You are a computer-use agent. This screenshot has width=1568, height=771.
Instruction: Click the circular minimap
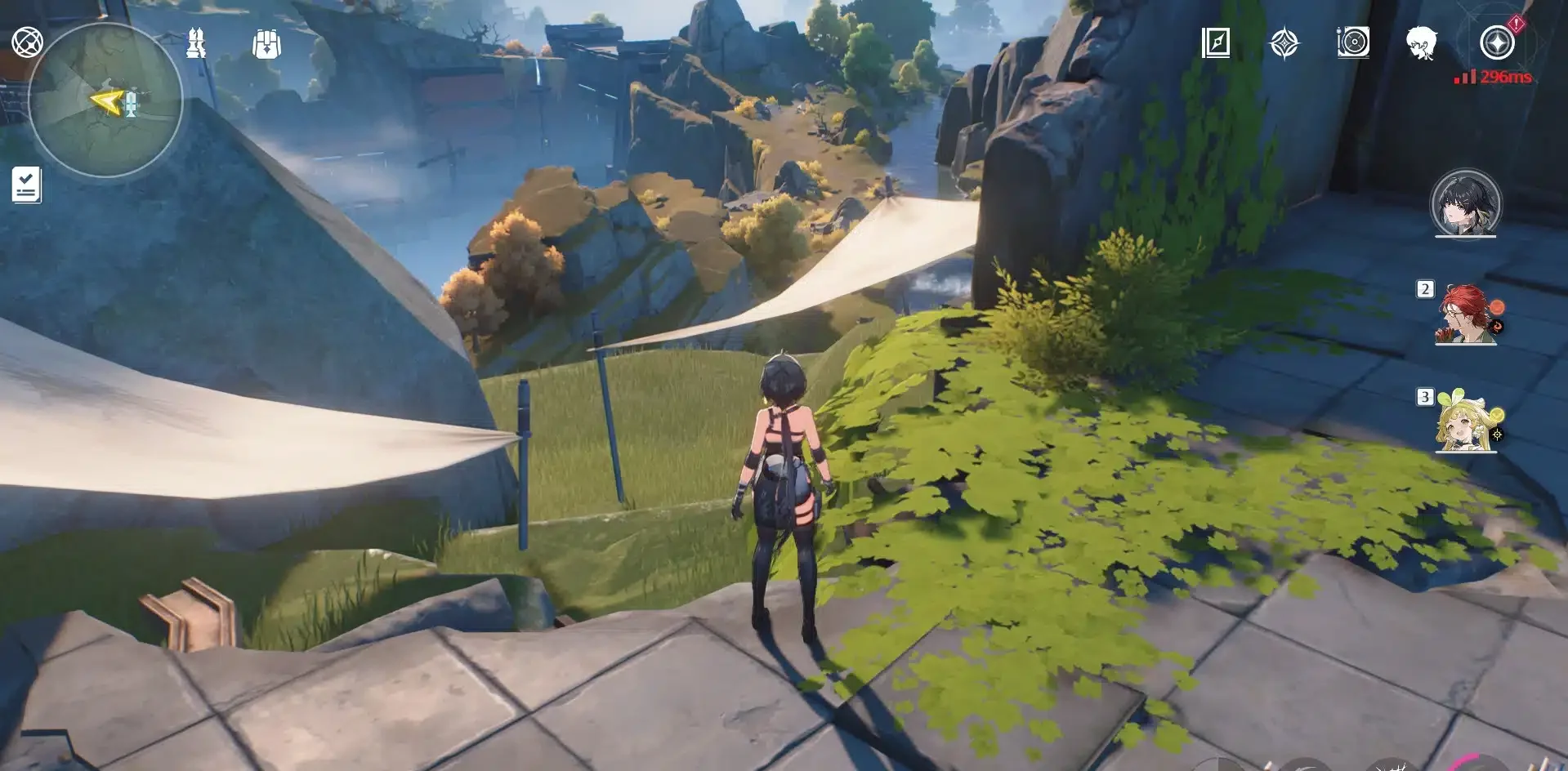pyautogui.click(x=105, y=100)
